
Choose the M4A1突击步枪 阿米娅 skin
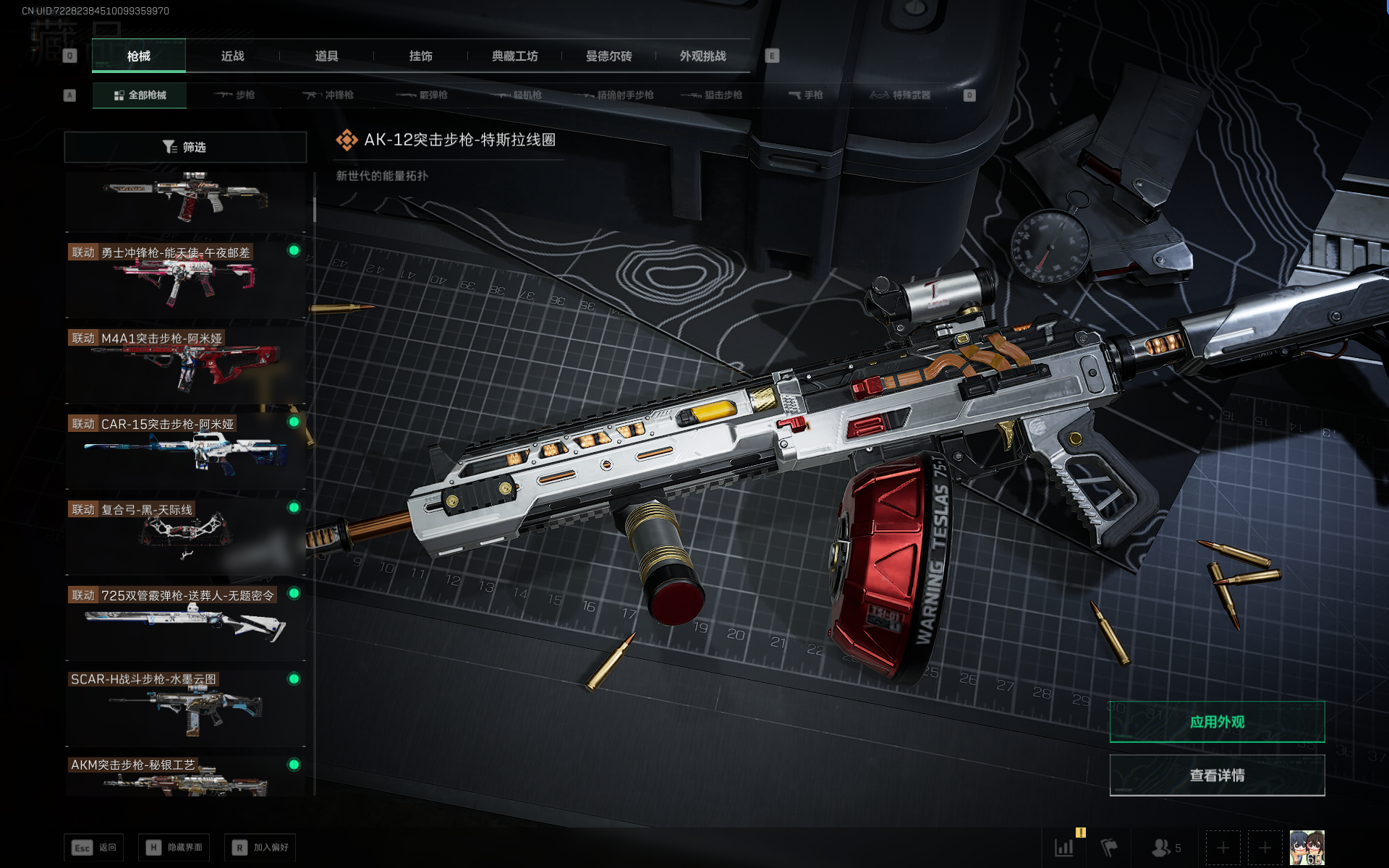pos(185,365)
